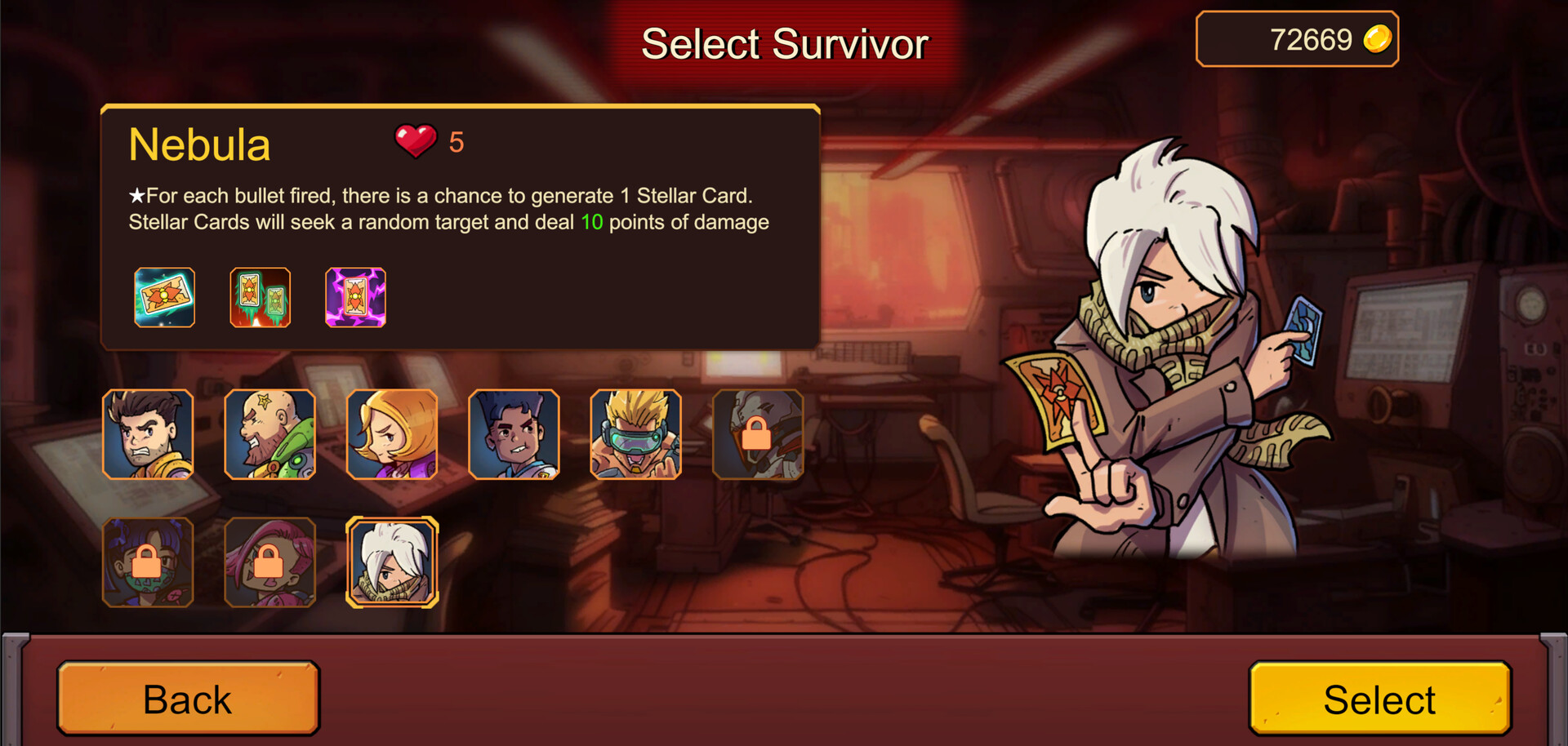Viewport: 1568px width, 746px height.
Task: Click the 72669 coin balance display
Action: tap(1297, 38)
